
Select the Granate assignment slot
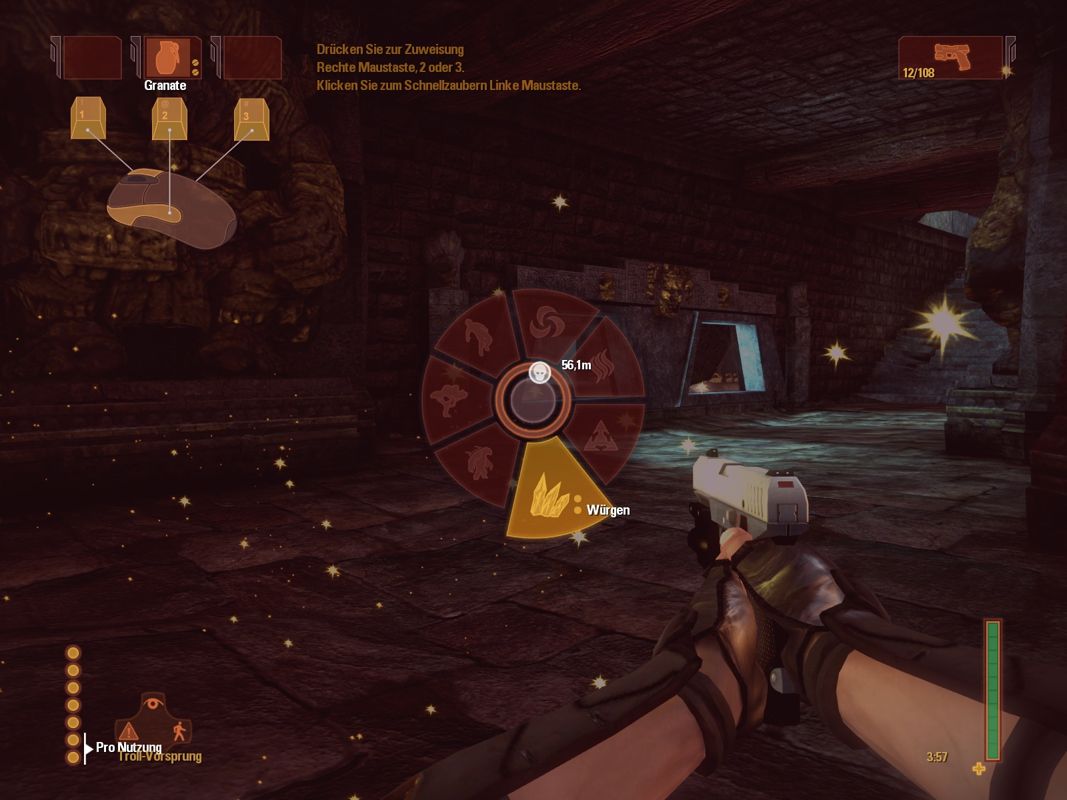point(166,58)
